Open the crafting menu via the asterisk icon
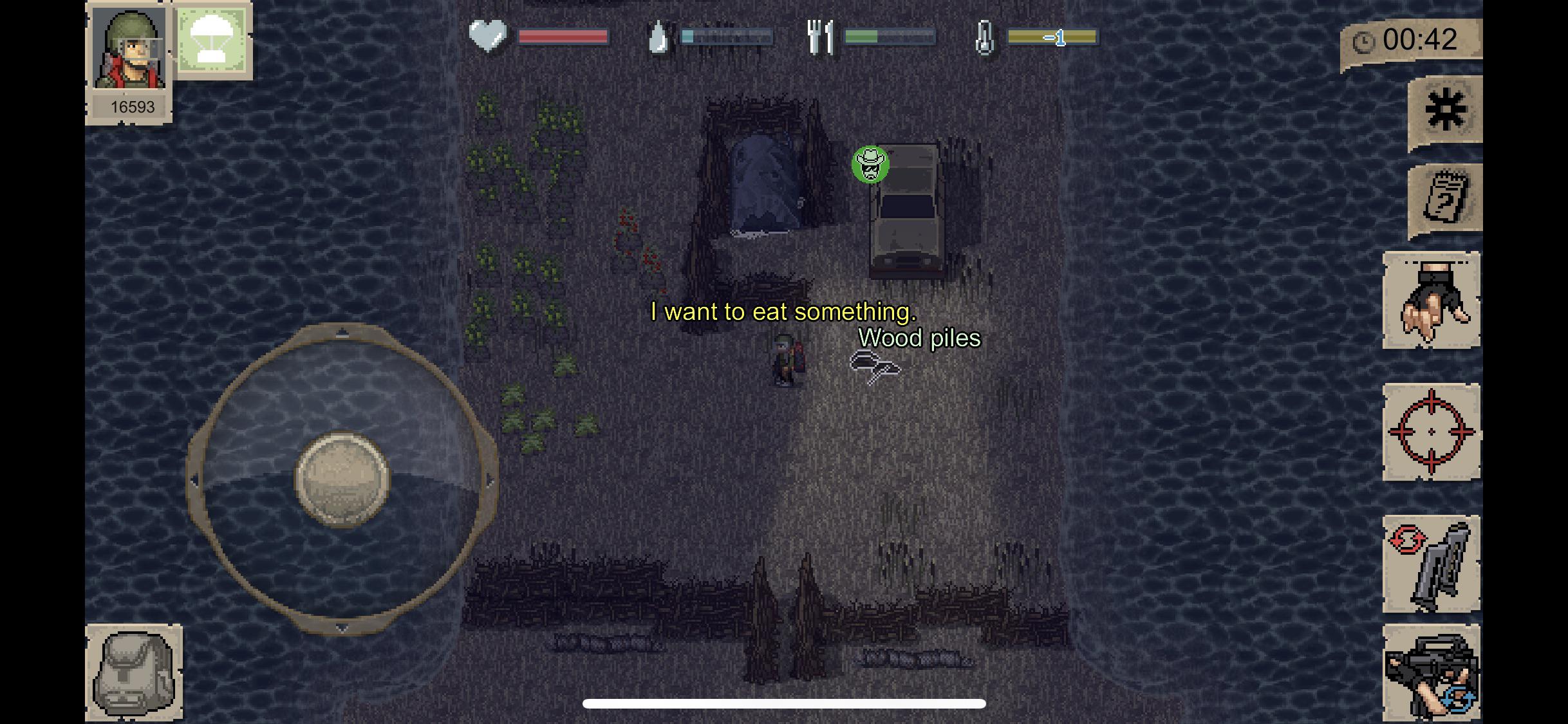 tap(1446, 109)
